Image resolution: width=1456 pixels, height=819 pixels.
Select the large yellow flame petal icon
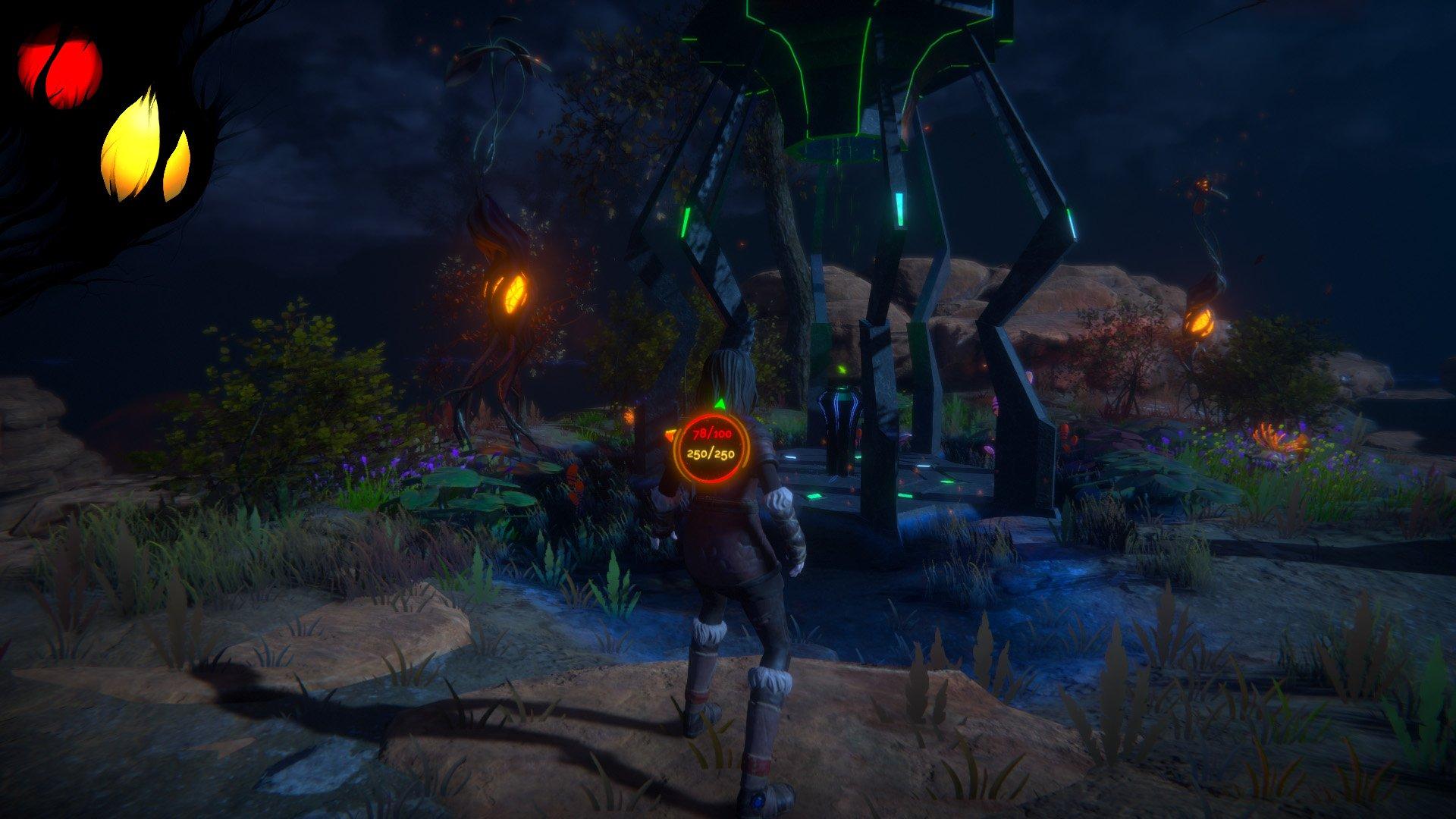click(x=133, y=144)
